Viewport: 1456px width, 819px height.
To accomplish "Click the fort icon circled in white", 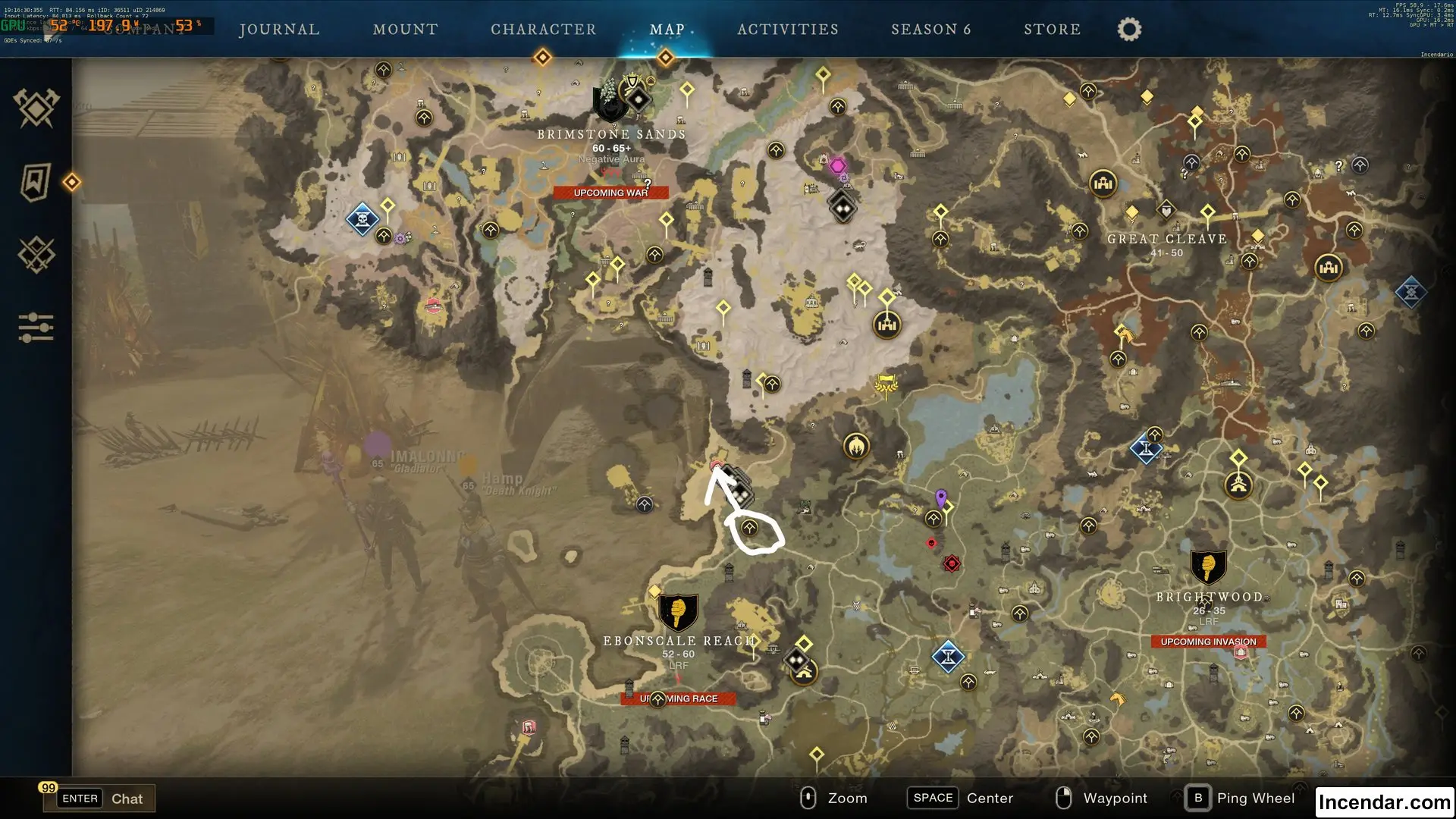I will coord(748,527).
